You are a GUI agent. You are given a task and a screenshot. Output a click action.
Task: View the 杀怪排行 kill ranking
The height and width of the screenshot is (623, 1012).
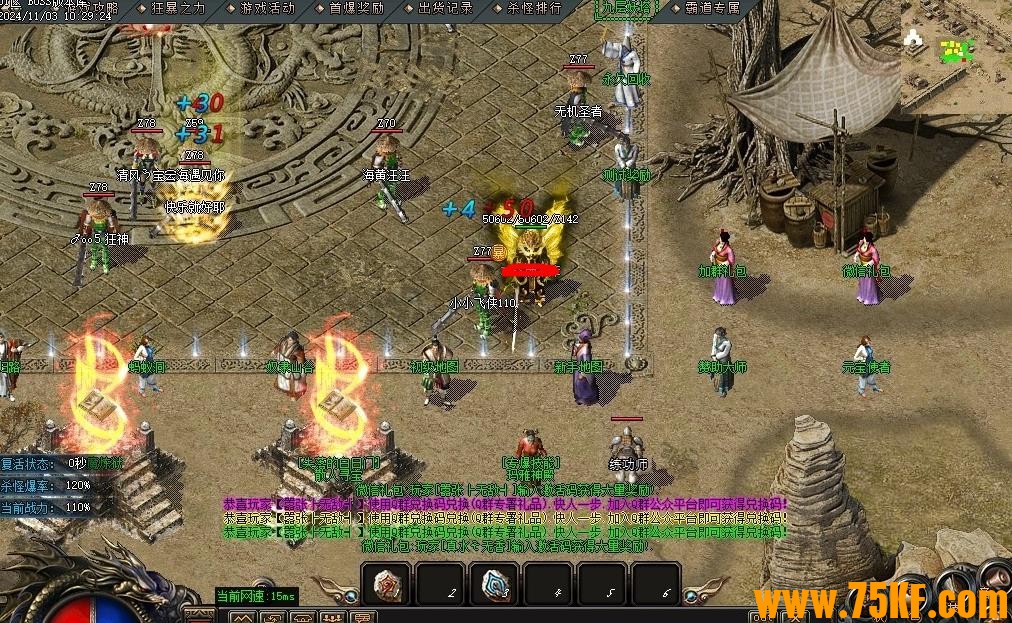pyautogui.click(x=534, y=8)
